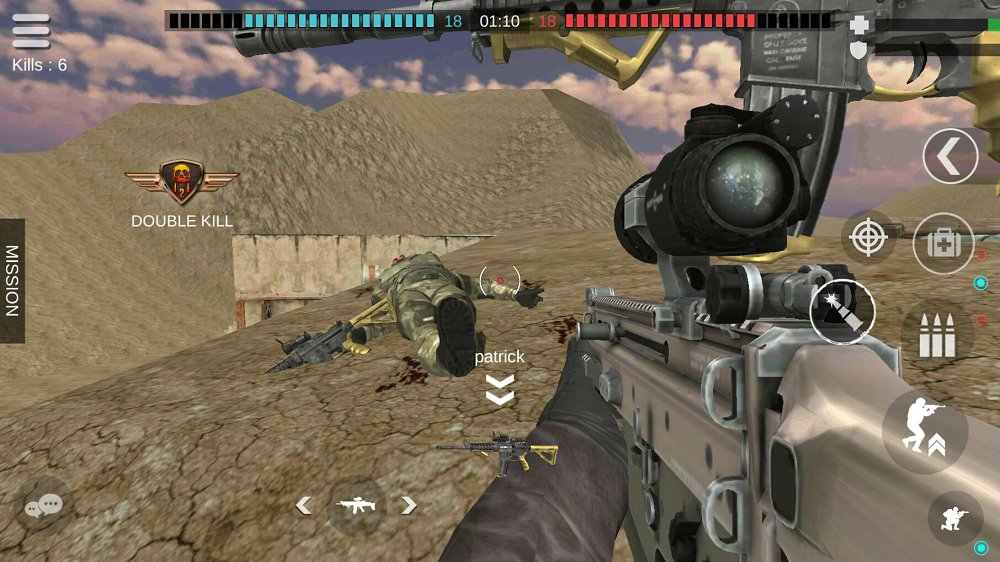Image resolution: width=1000 pixels, height=562 pixels.
Task: Open the chat bubble button
Action: click(x=43, y=506)
